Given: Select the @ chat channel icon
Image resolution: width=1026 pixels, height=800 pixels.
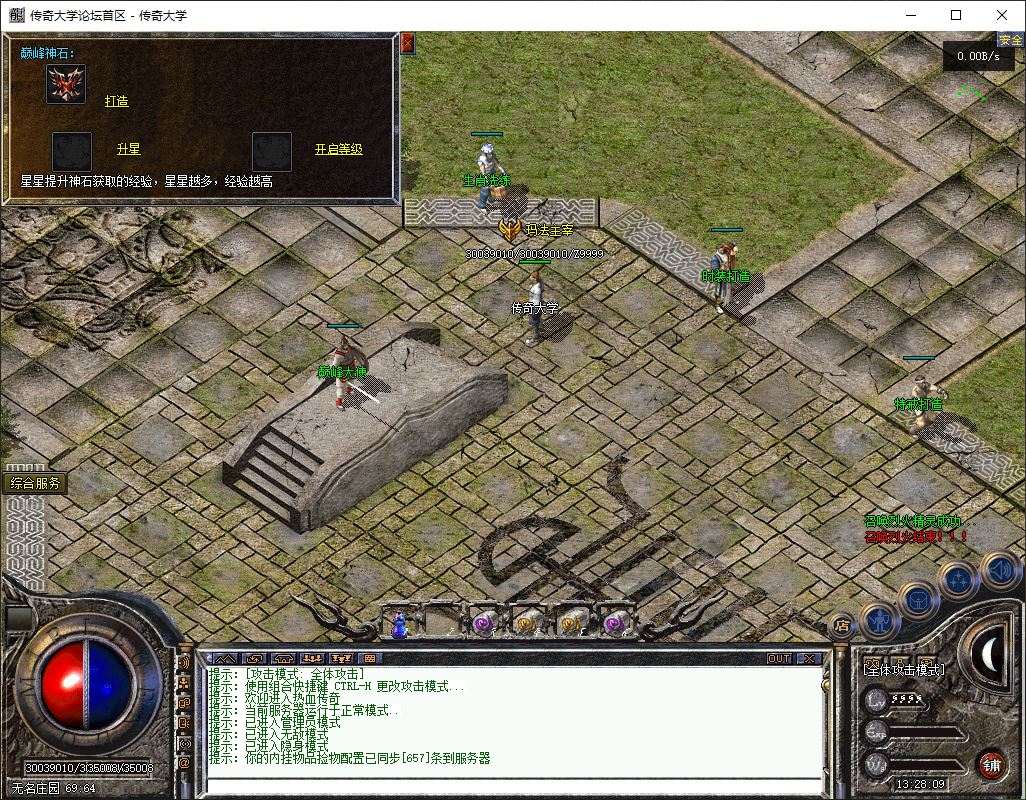Looking at the screenshot, I should (184, 763).
